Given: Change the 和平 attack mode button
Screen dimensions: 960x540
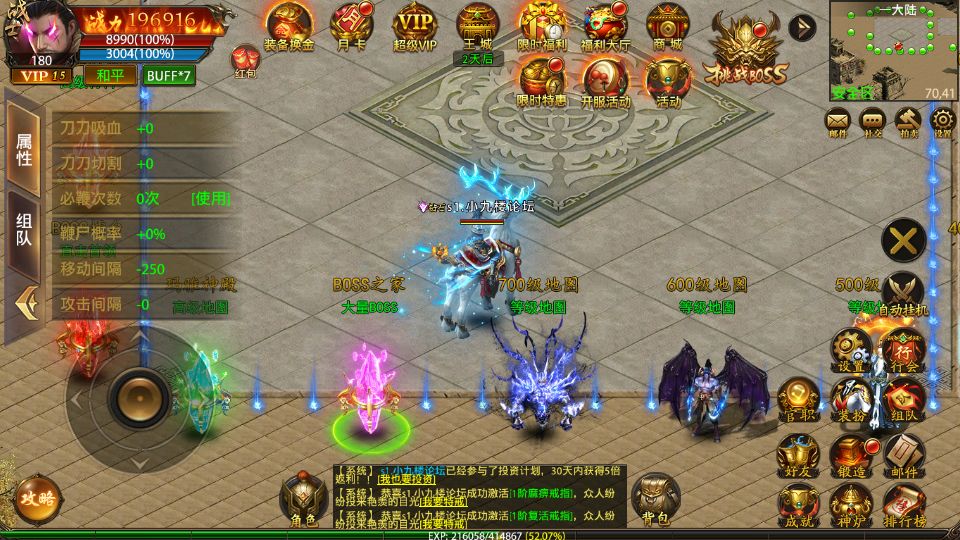Looking at the screenshot, I should (x=104, y=75).
